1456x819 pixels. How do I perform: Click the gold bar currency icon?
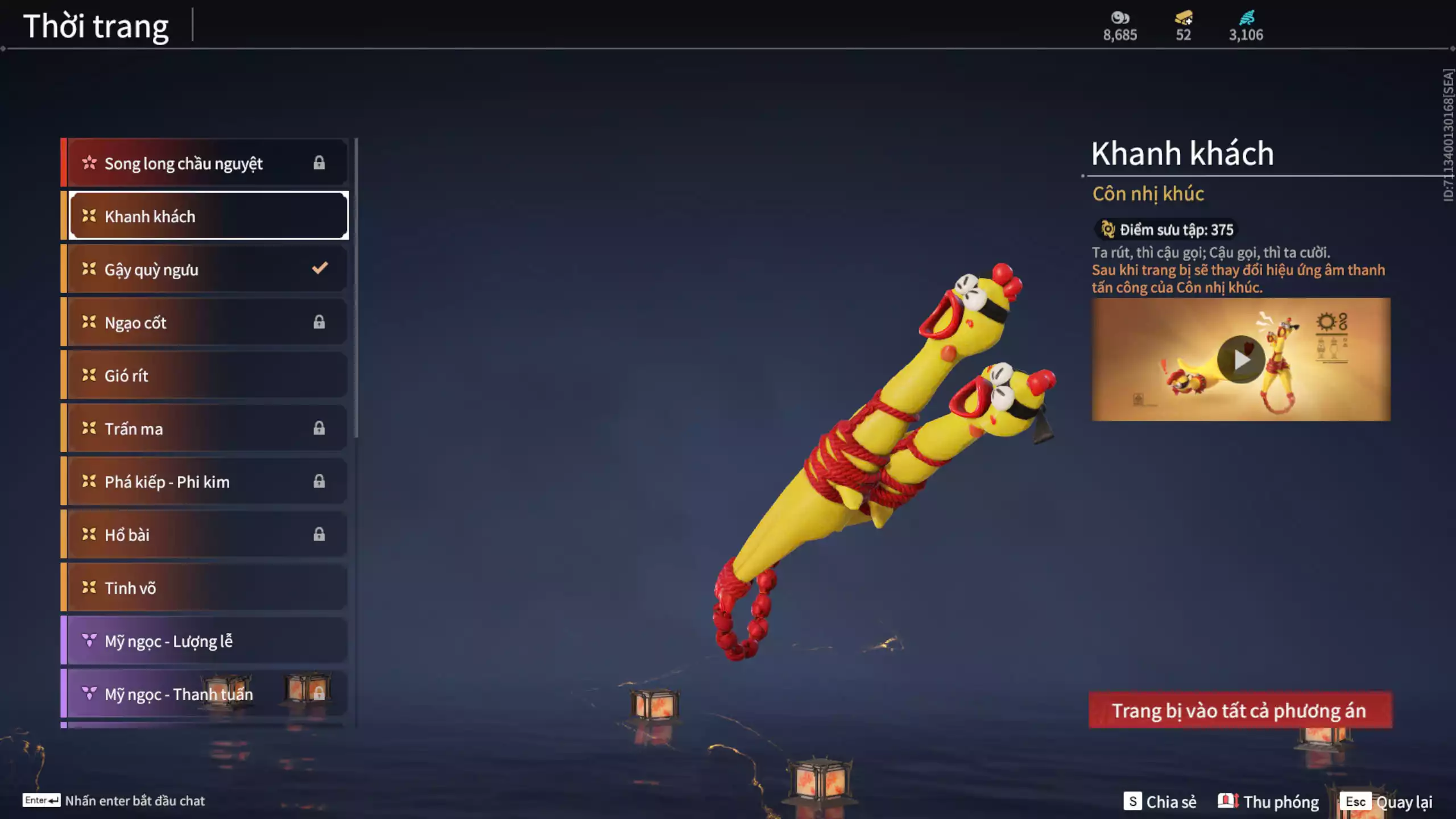pyautogui.click(x=1184, y=18)
